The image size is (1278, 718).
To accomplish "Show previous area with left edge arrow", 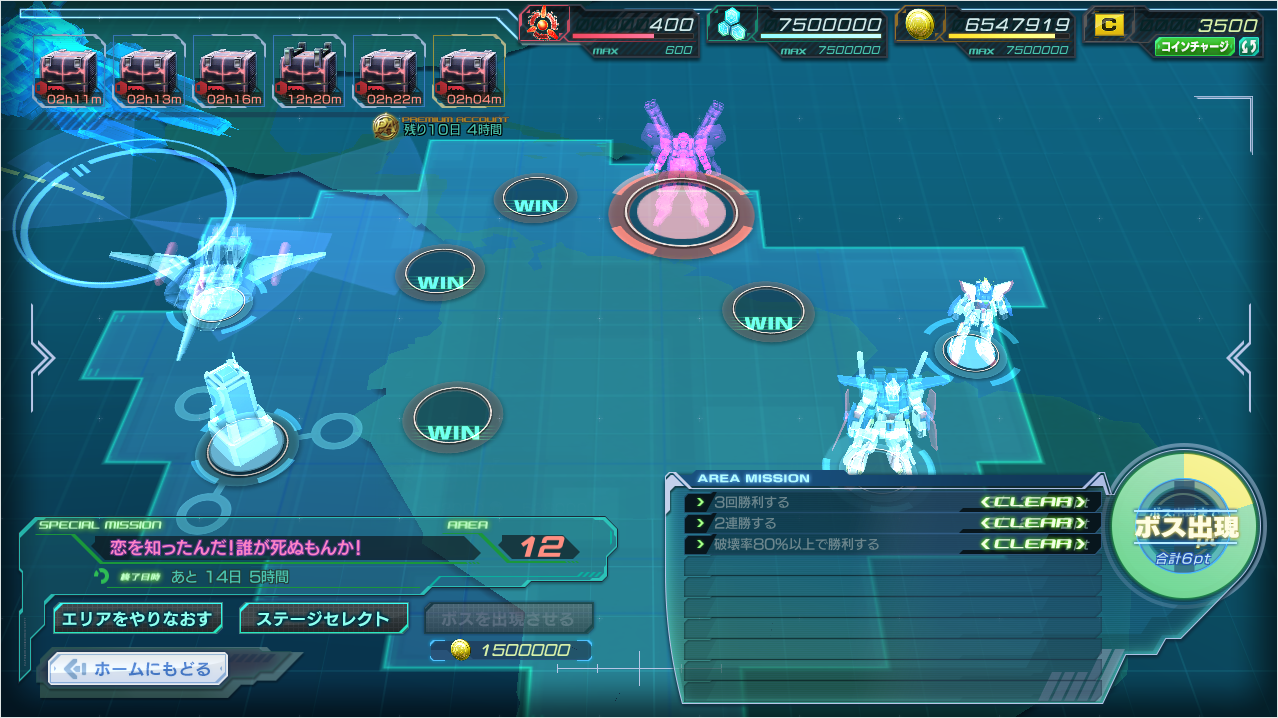I will click(42, 357).
